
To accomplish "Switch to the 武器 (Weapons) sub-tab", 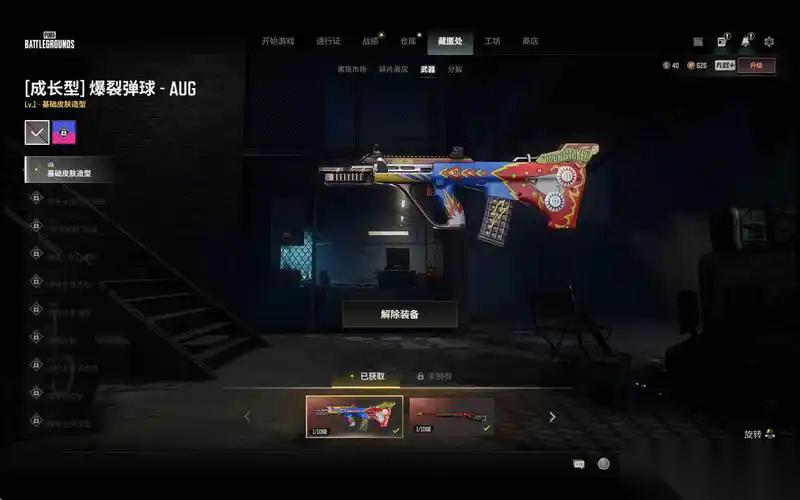I will (428, 69).
